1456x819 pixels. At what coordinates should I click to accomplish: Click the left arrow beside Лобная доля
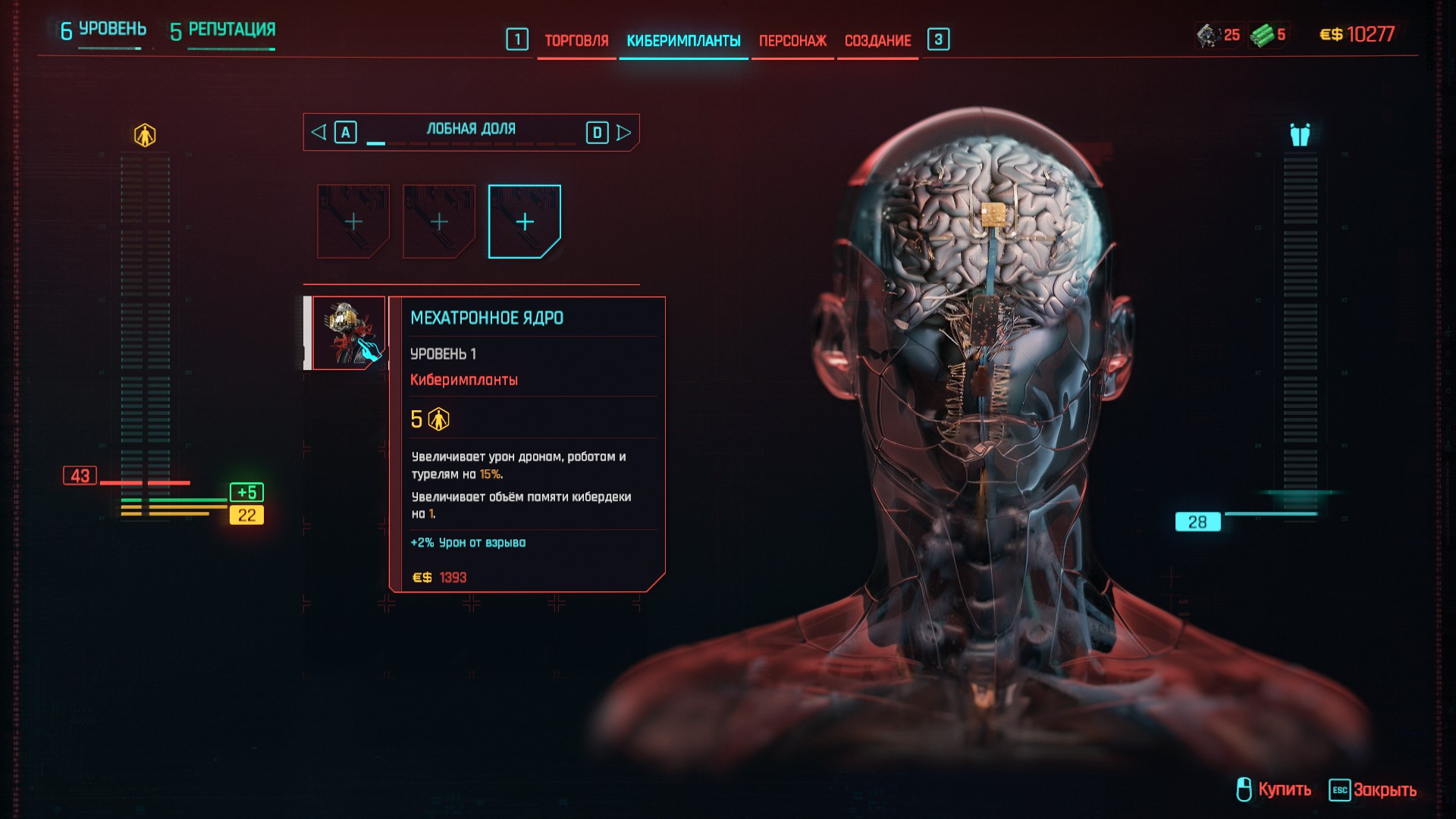point(319,133)
